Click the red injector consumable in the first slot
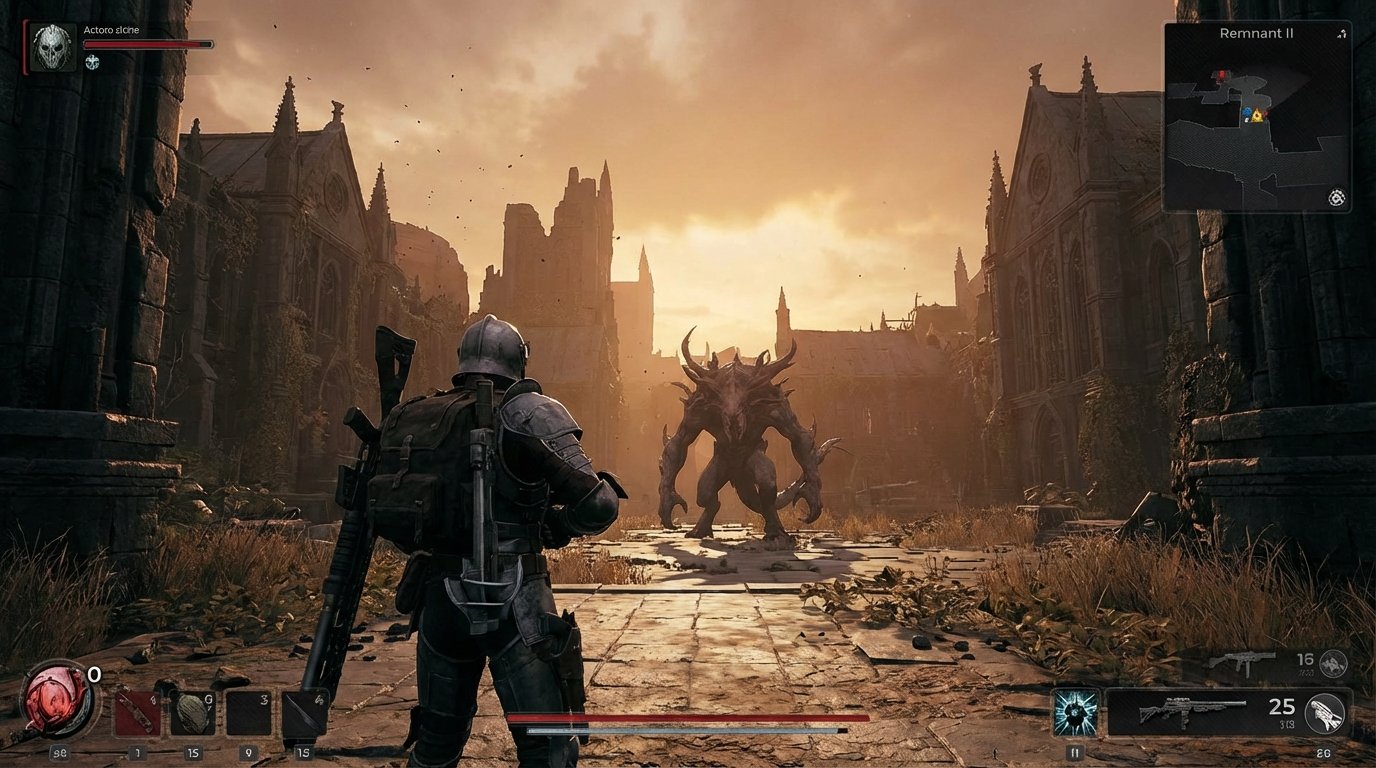This screenshot has height=768, width=1376. pos(136,710)
